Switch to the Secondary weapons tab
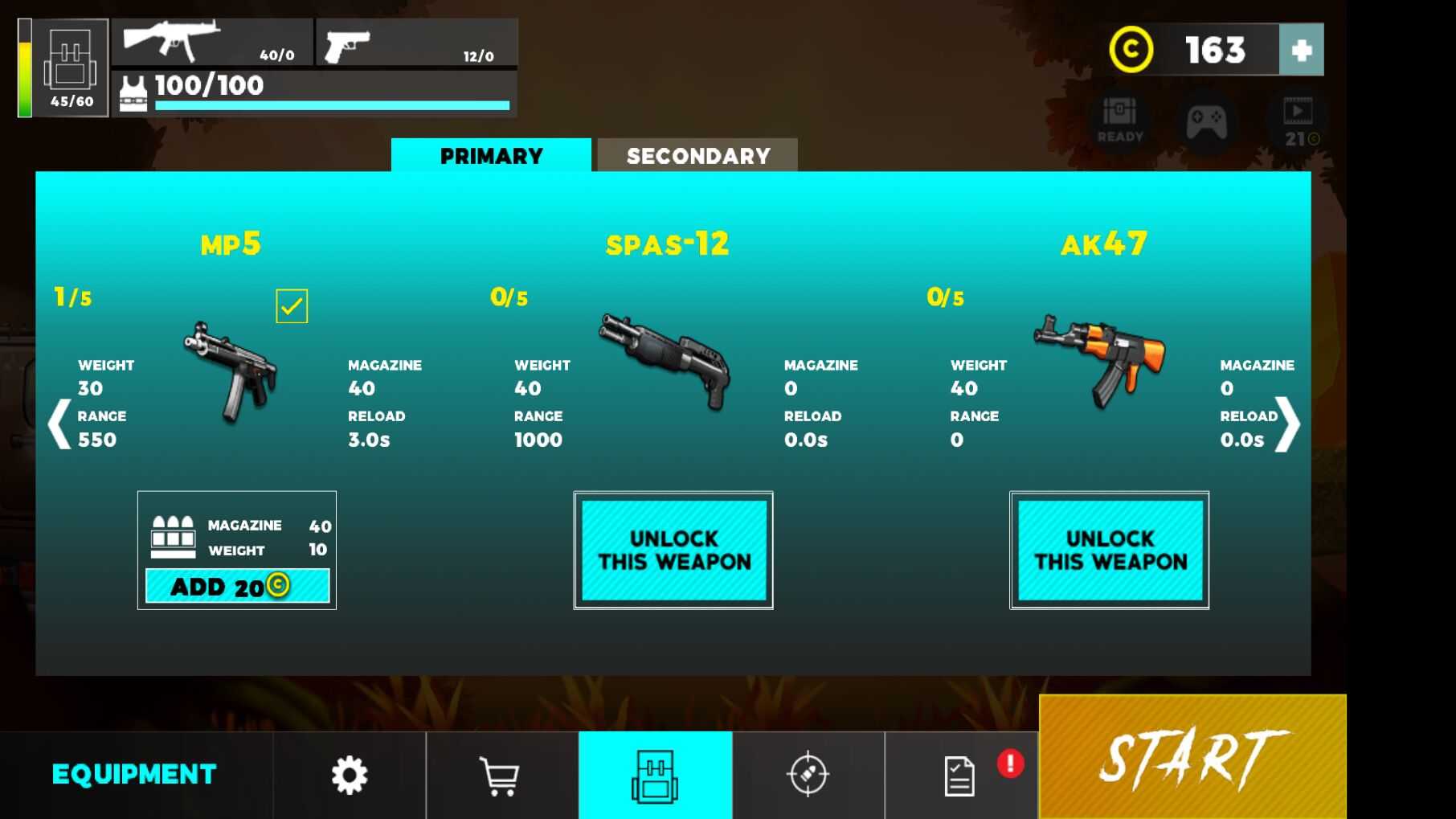This screenshot has width=1456, height=819. click(697, 155)
